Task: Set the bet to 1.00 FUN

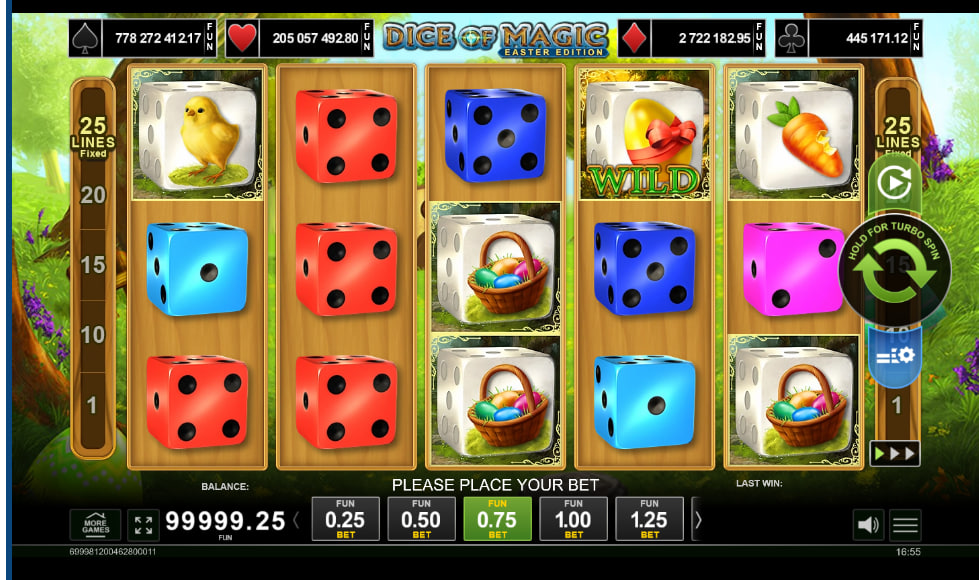Action: click(573, 519)
